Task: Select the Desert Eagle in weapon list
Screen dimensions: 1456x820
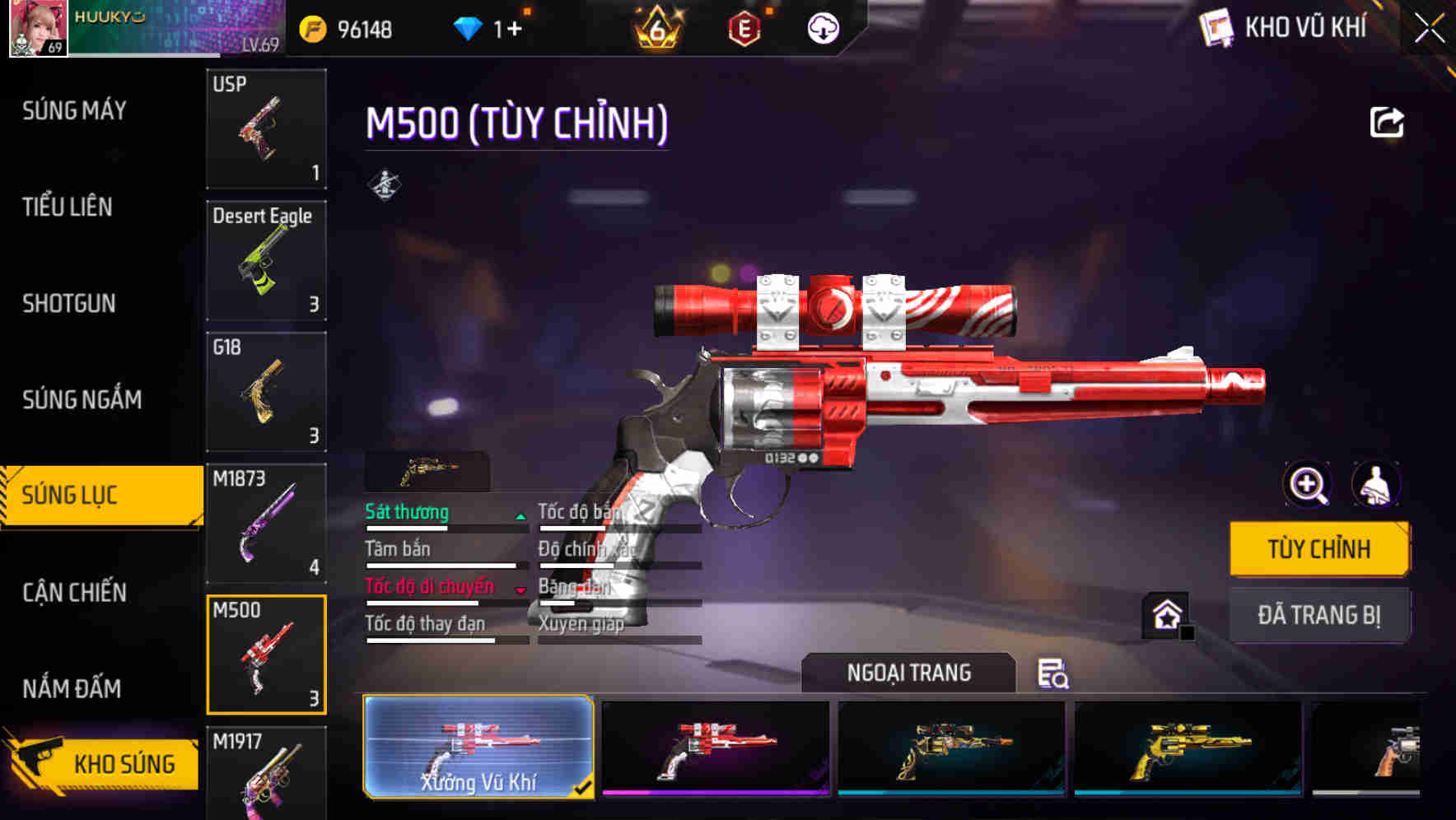Action: [x=265, y=259]
